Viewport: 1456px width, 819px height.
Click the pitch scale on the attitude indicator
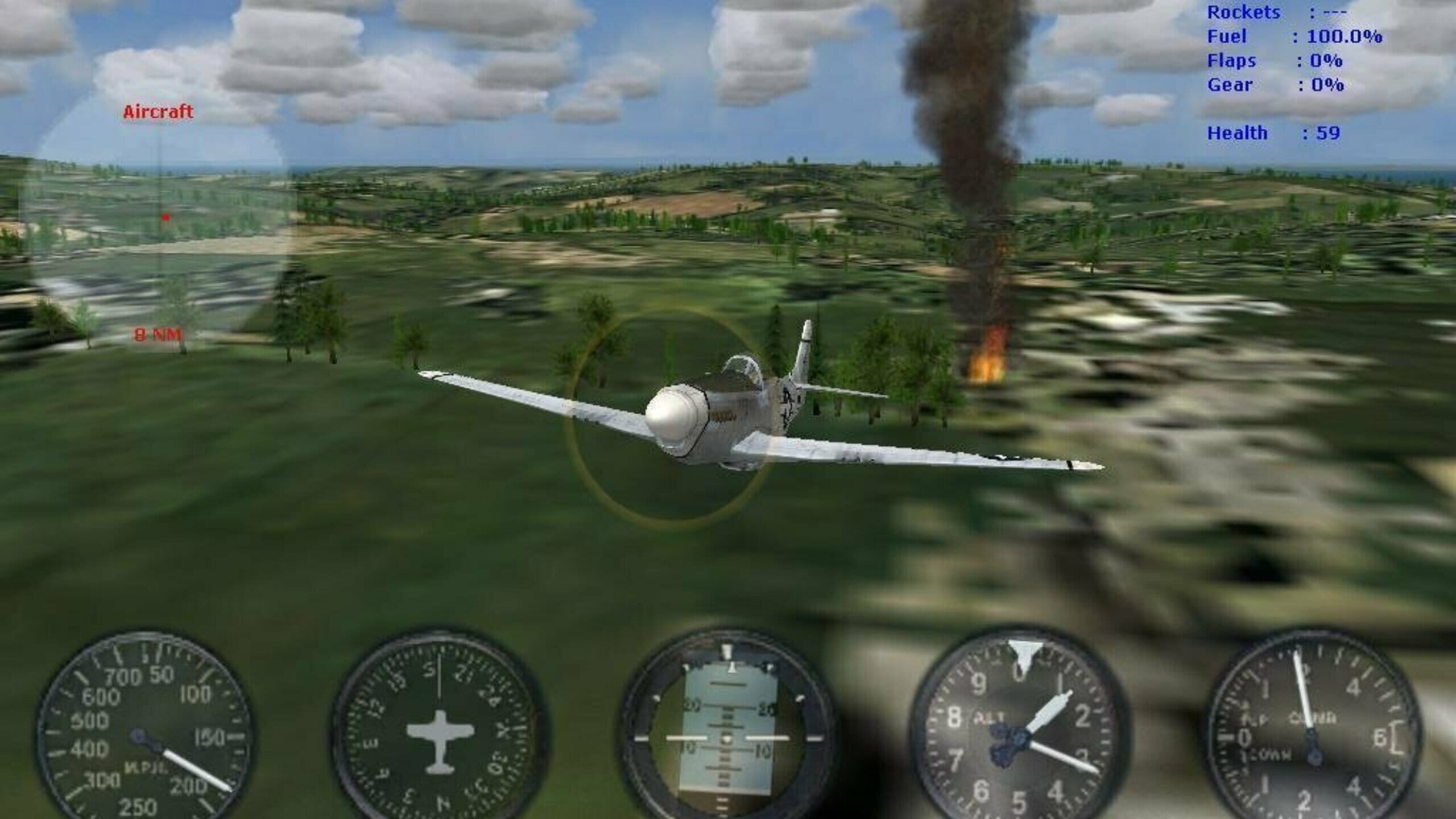pyautogui.click(x=728, y=717)
